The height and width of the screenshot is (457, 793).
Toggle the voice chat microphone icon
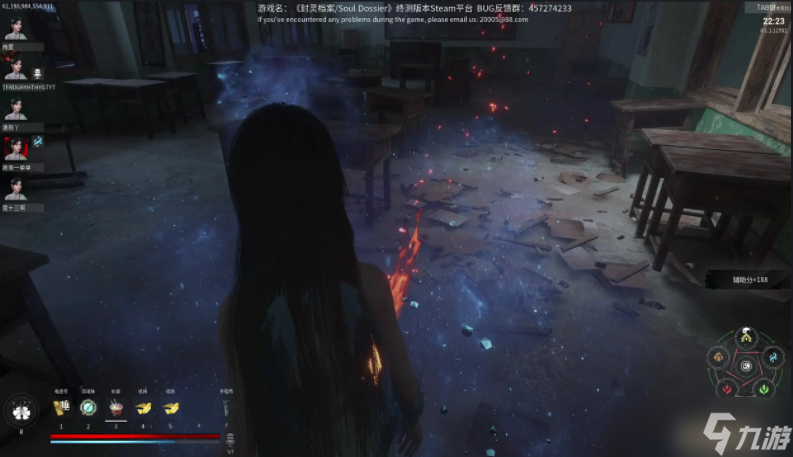(37, 73)
